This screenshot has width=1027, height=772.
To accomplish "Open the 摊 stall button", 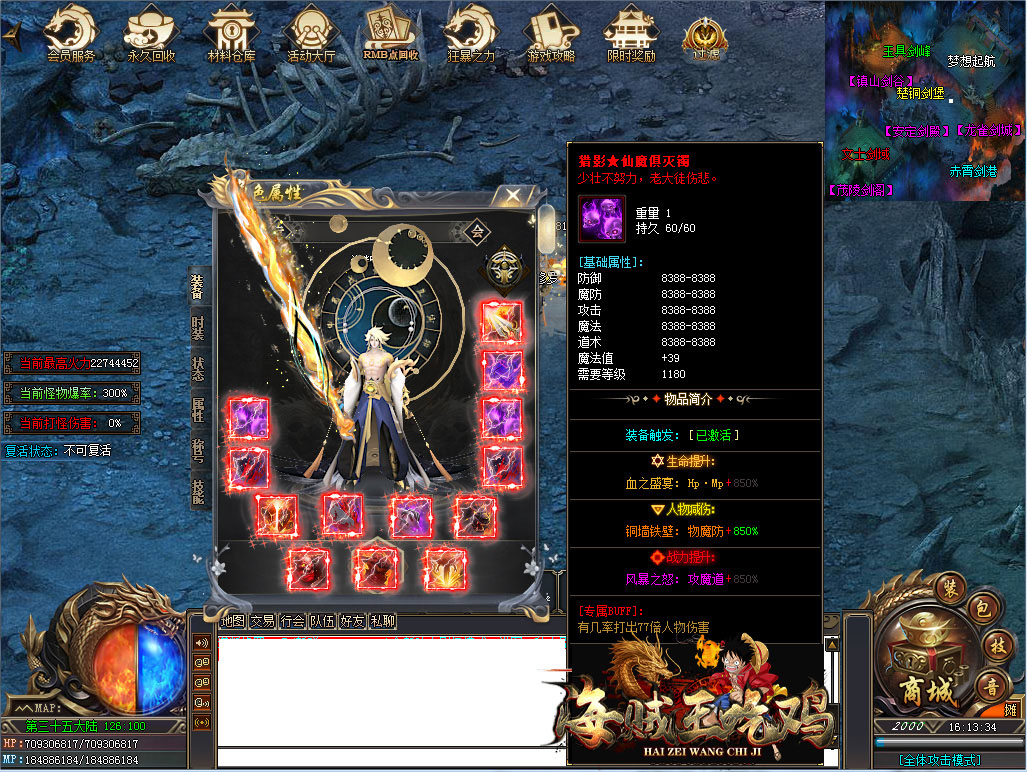I will point(1011,711).
